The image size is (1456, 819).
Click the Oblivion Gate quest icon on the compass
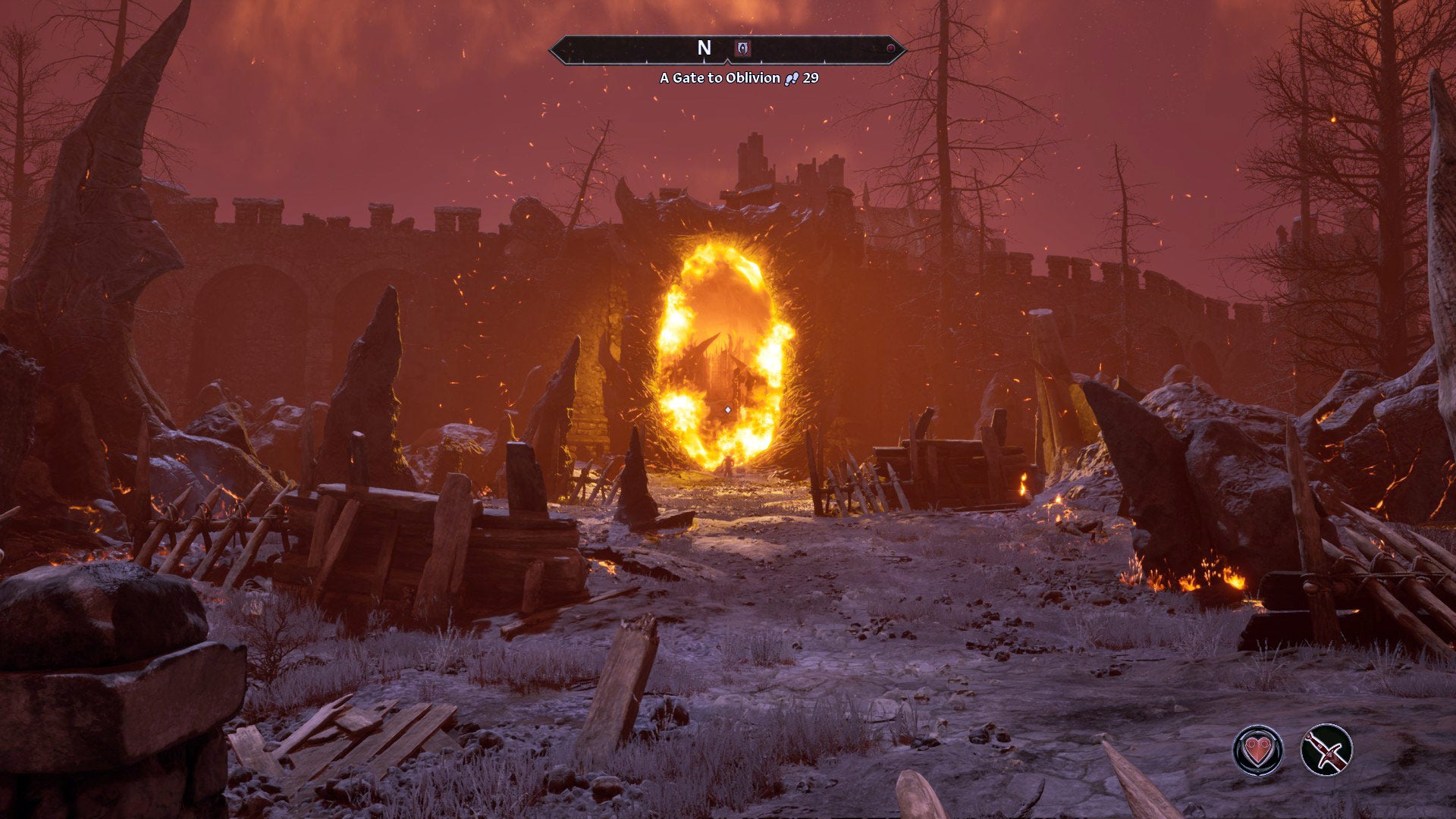742,49
